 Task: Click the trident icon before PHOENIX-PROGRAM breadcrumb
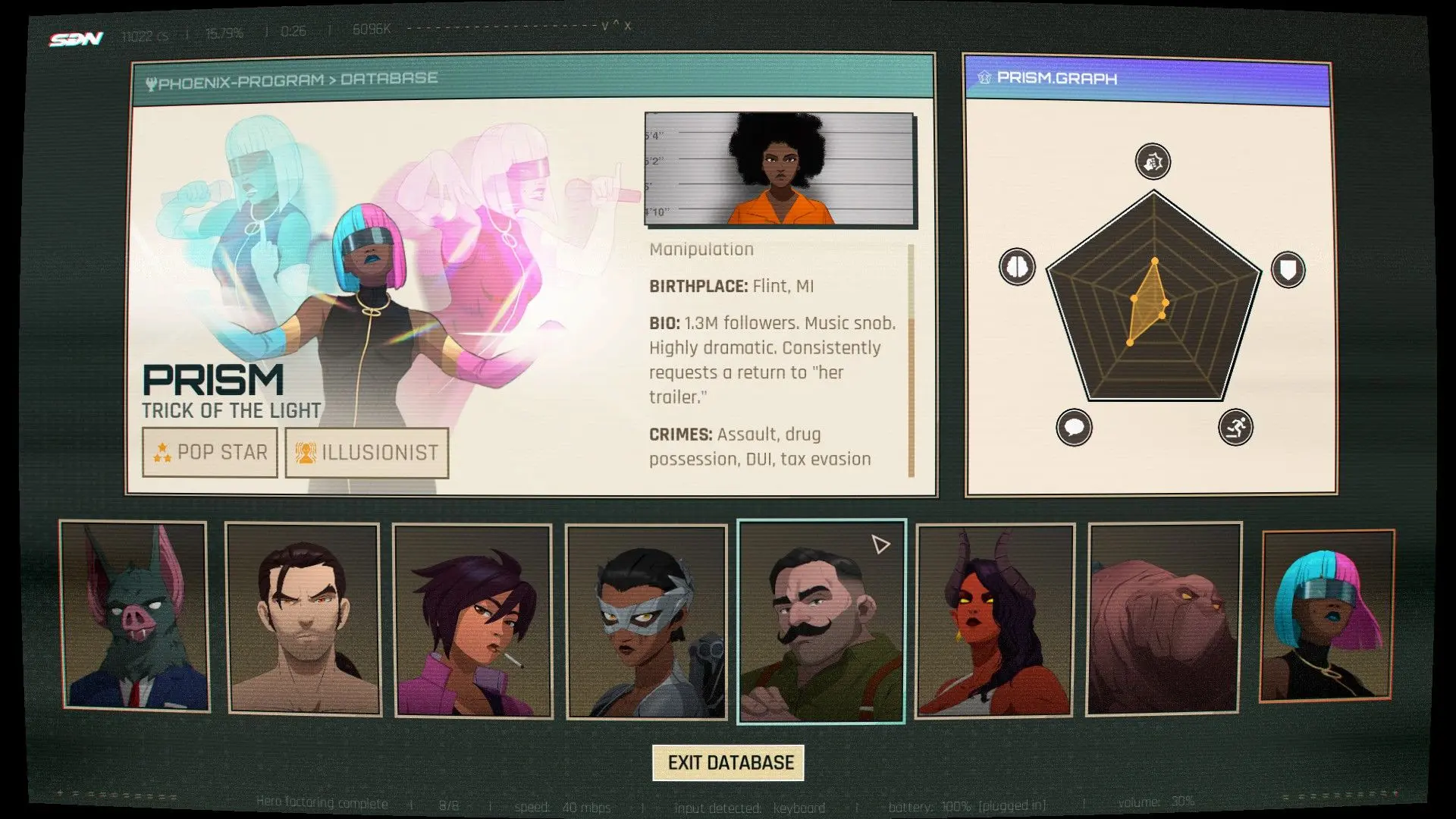150,77
